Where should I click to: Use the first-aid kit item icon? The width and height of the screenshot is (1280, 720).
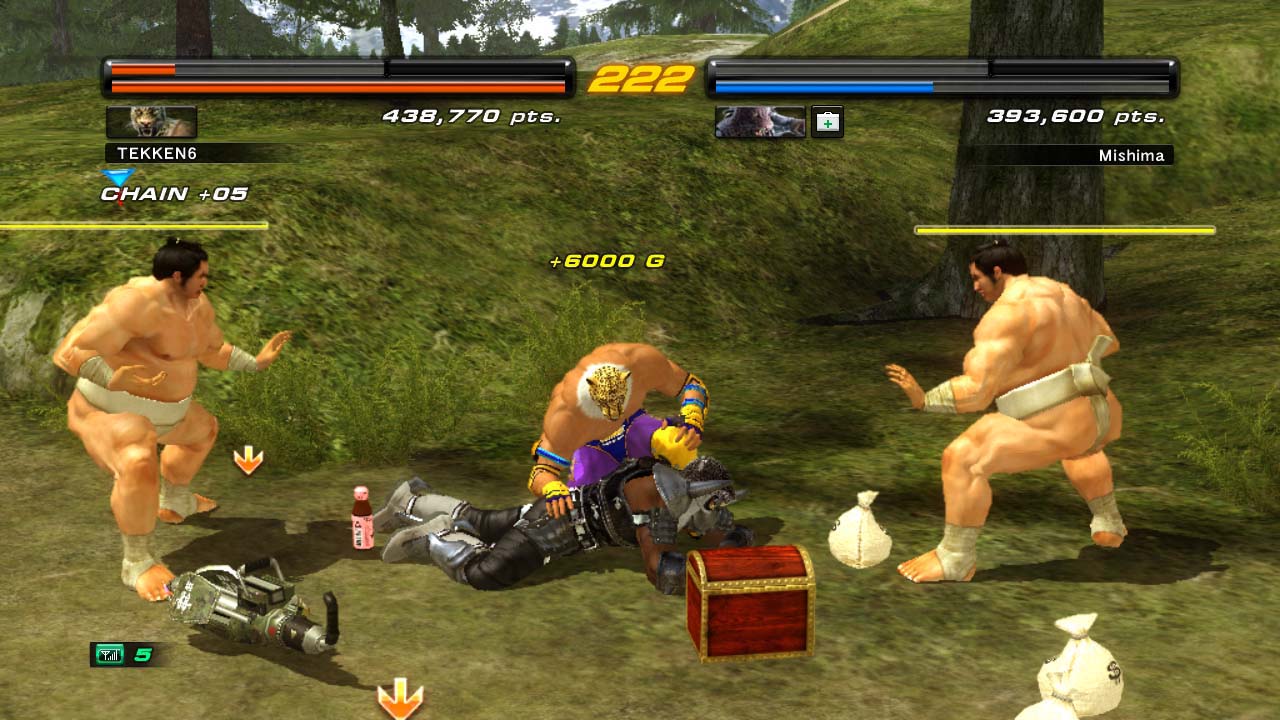(x=827, y=122)
